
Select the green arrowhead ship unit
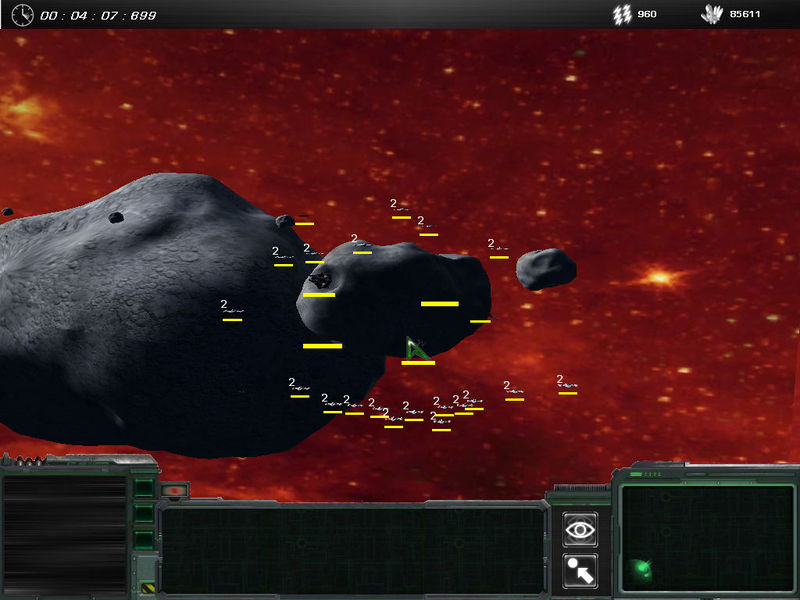[x=417, y=349]
